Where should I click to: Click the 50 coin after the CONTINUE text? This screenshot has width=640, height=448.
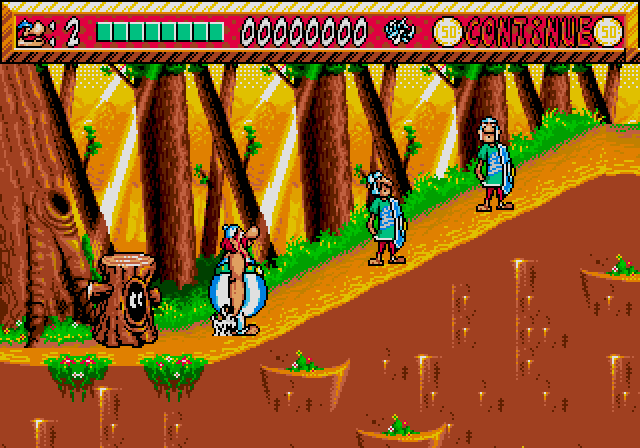[x=607, y=32]
